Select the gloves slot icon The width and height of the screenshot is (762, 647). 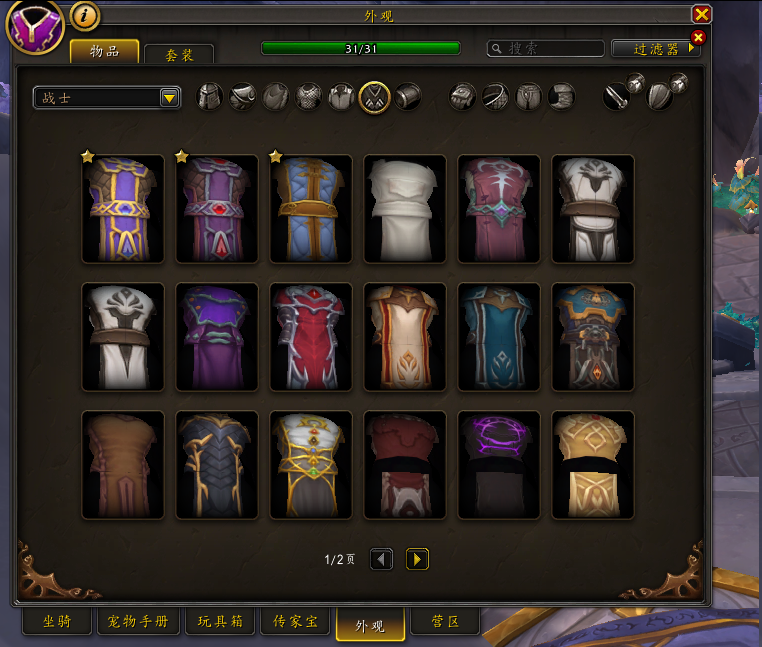point(461,96)
